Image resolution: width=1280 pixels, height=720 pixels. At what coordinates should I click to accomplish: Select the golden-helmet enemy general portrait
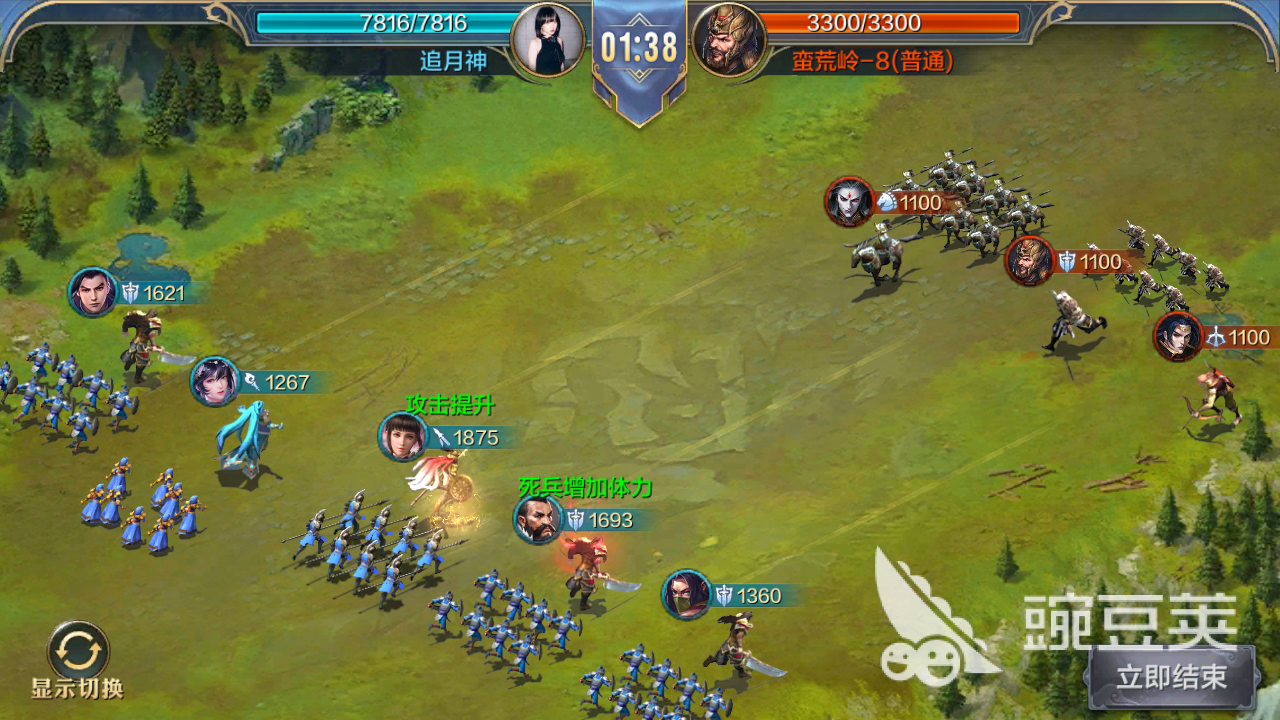pyautogui.click(x=1030, y=261)
